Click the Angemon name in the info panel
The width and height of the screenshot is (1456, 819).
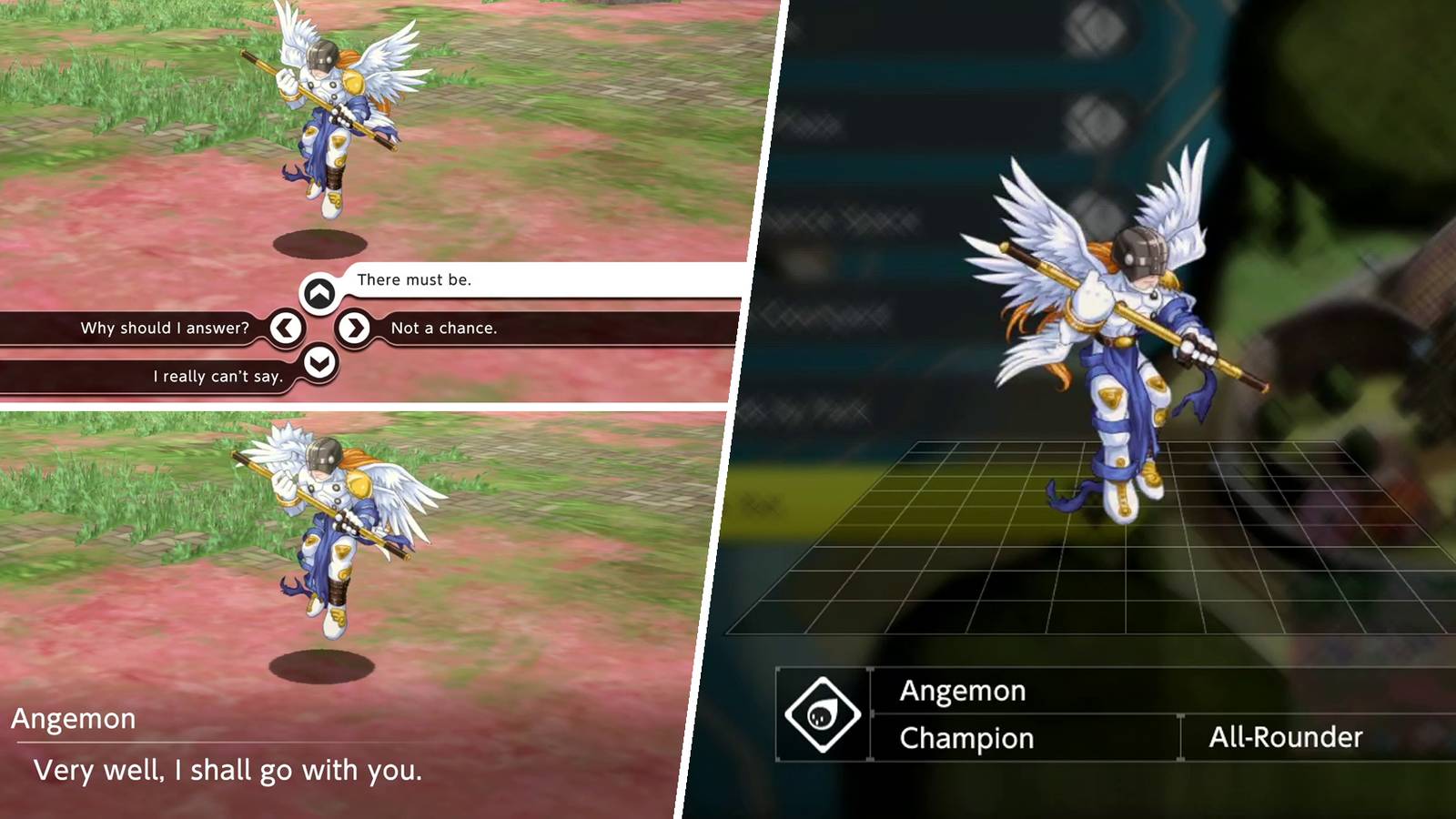(964, 692)
